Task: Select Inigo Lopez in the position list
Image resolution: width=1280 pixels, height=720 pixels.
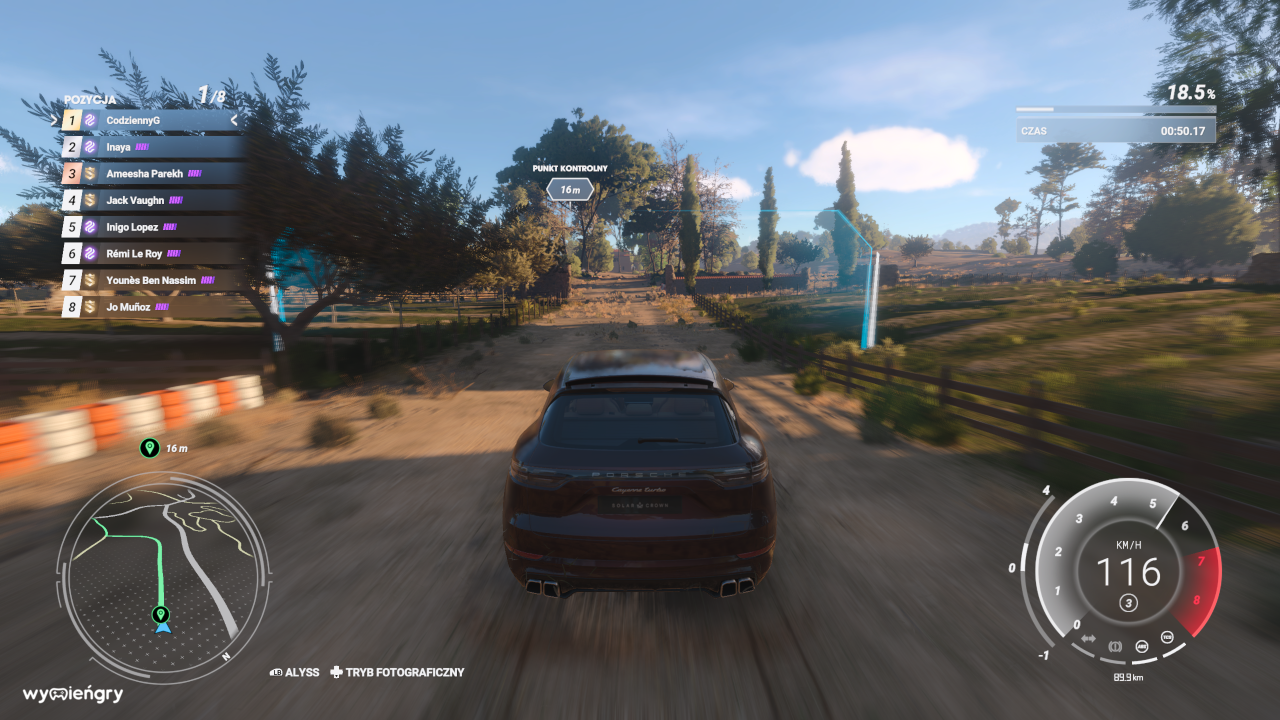Action: pos(150,227)
